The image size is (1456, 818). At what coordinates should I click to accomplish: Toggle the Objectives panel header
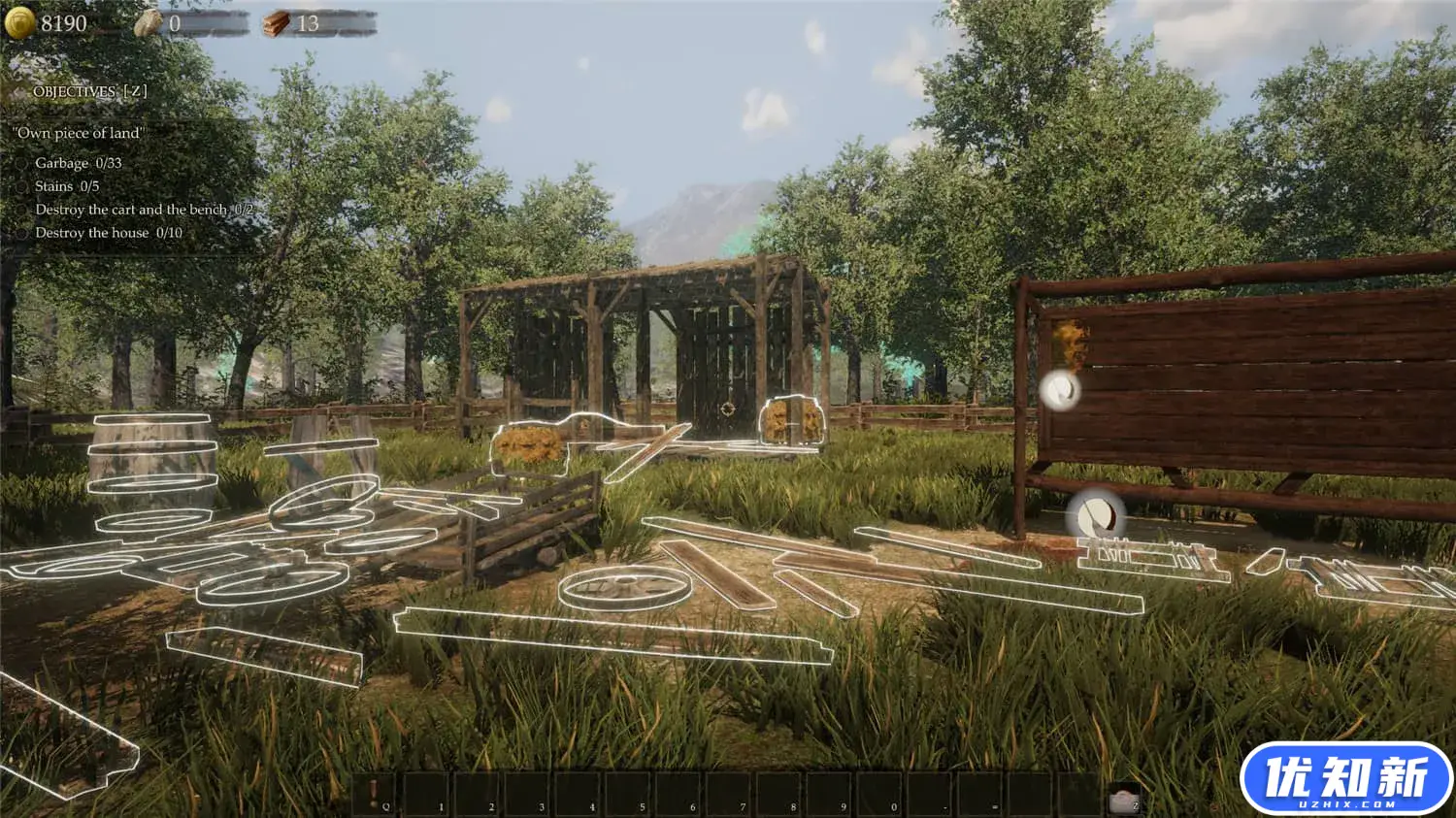pyautogui.click(x=89, y=91)
